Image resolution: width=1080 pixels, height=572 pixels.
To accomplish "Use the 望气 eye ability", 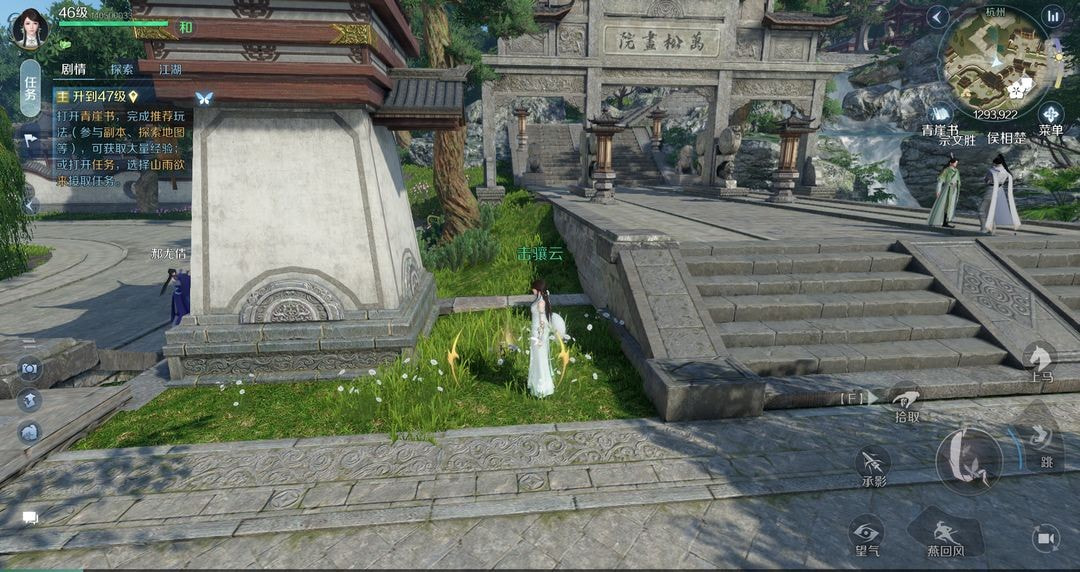I will 865,533.
